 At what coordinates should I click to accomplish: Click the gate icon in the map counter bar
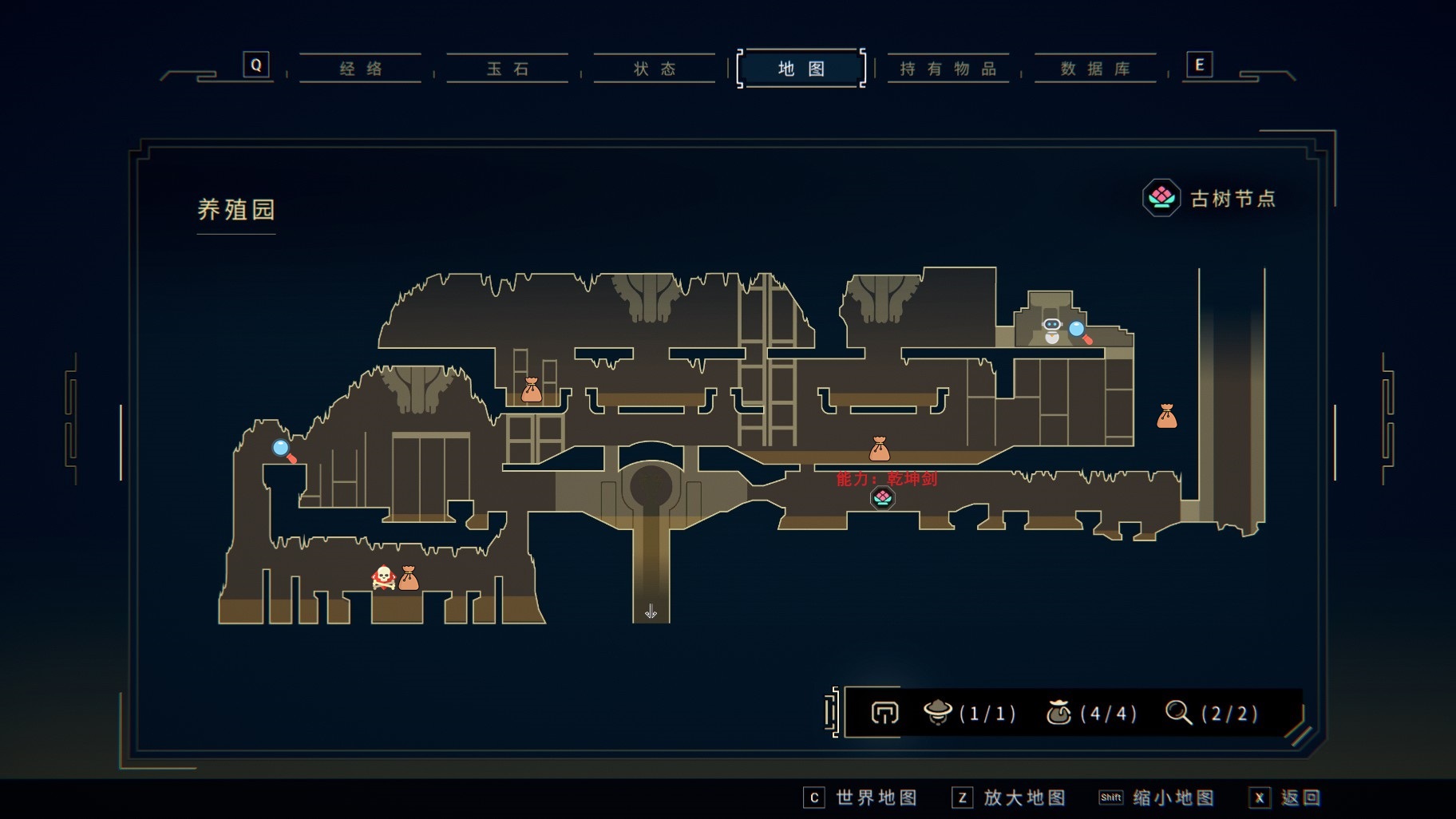[x=884, y=712]
